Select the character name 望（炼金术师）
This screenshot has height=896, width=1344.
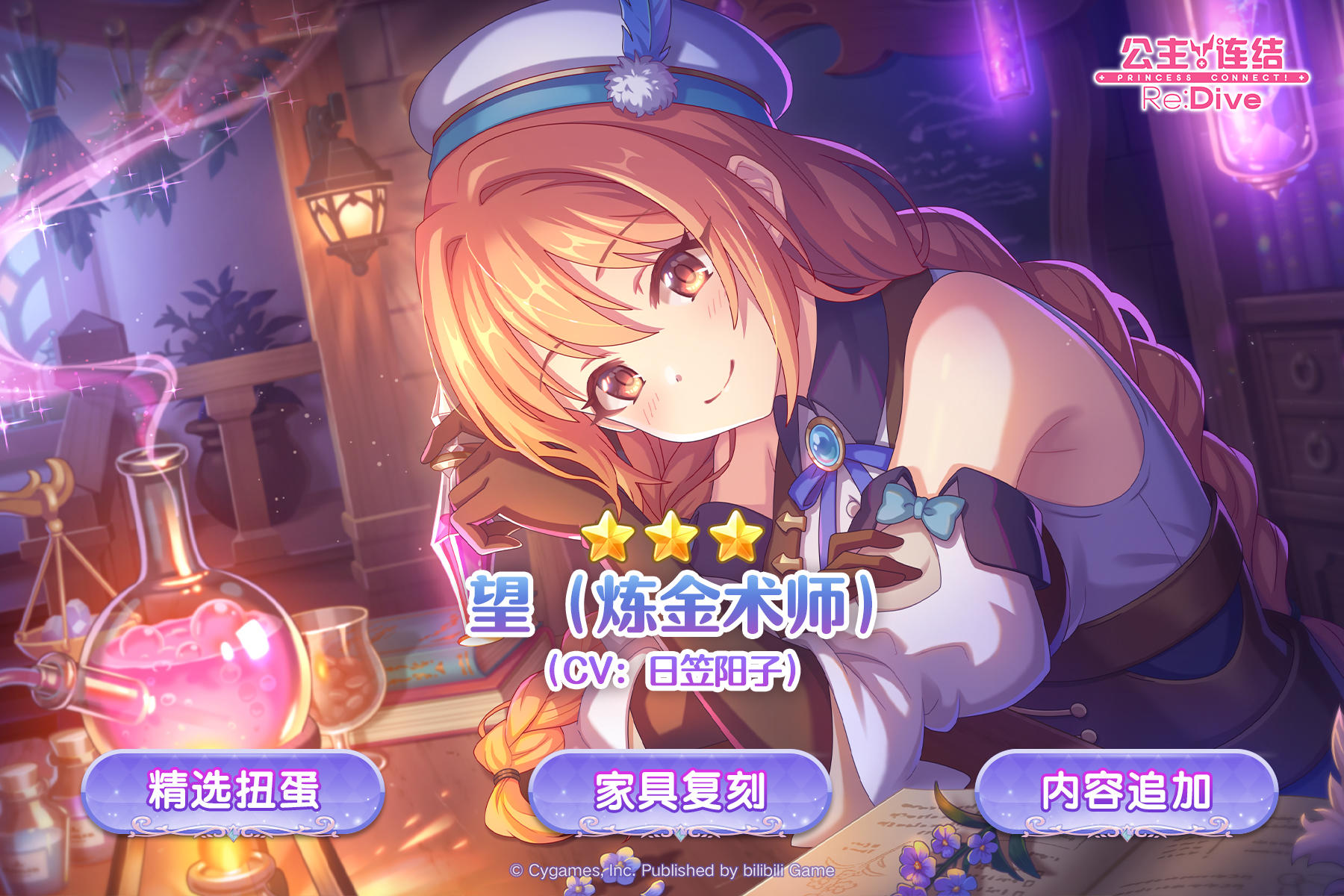pyautogui.click(x=672, y=605)
